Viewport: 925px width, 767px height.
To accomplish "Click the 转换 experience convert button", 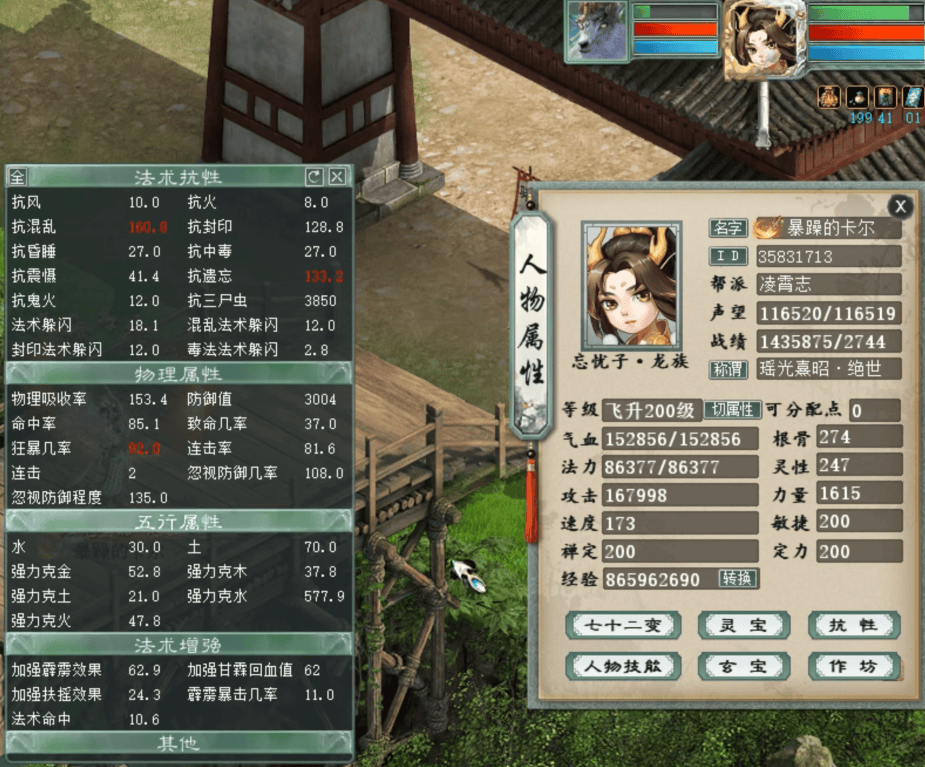I will pos(738,578).
